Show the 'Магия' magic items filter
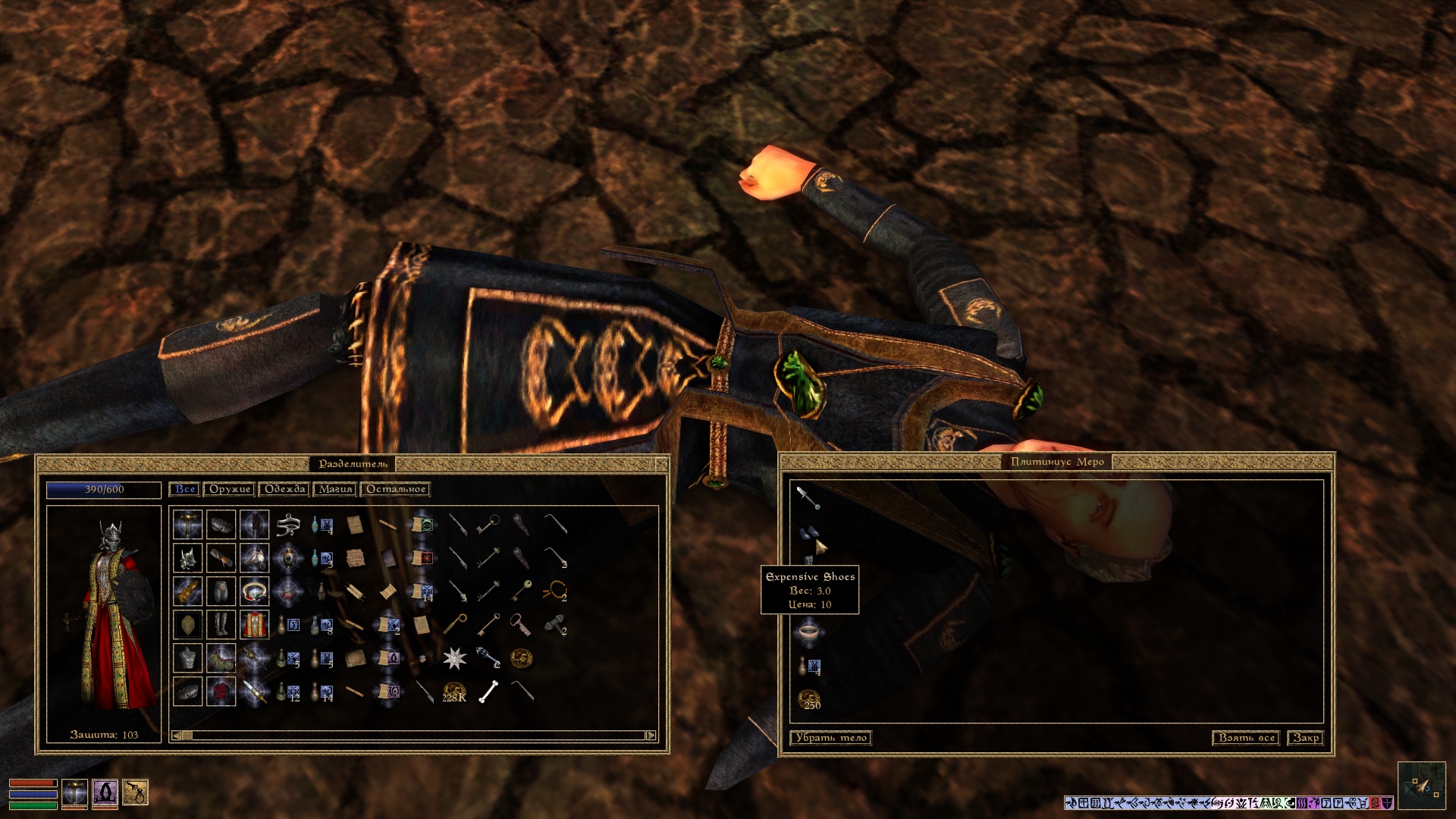 (x=335, y=490)
